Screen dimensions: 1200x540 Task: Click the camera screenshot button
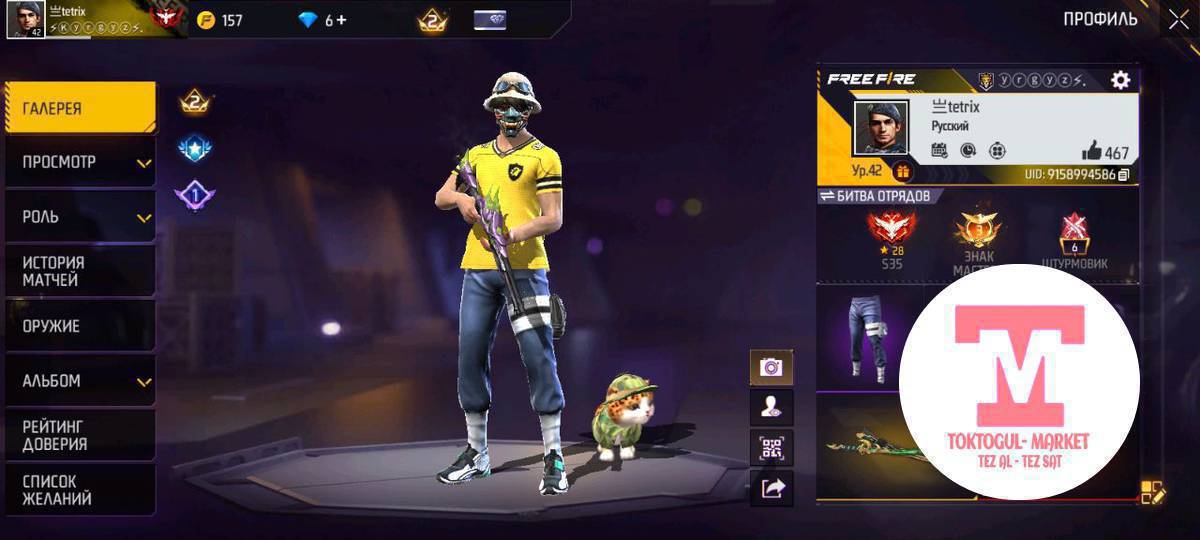click(x=771, y=367)
